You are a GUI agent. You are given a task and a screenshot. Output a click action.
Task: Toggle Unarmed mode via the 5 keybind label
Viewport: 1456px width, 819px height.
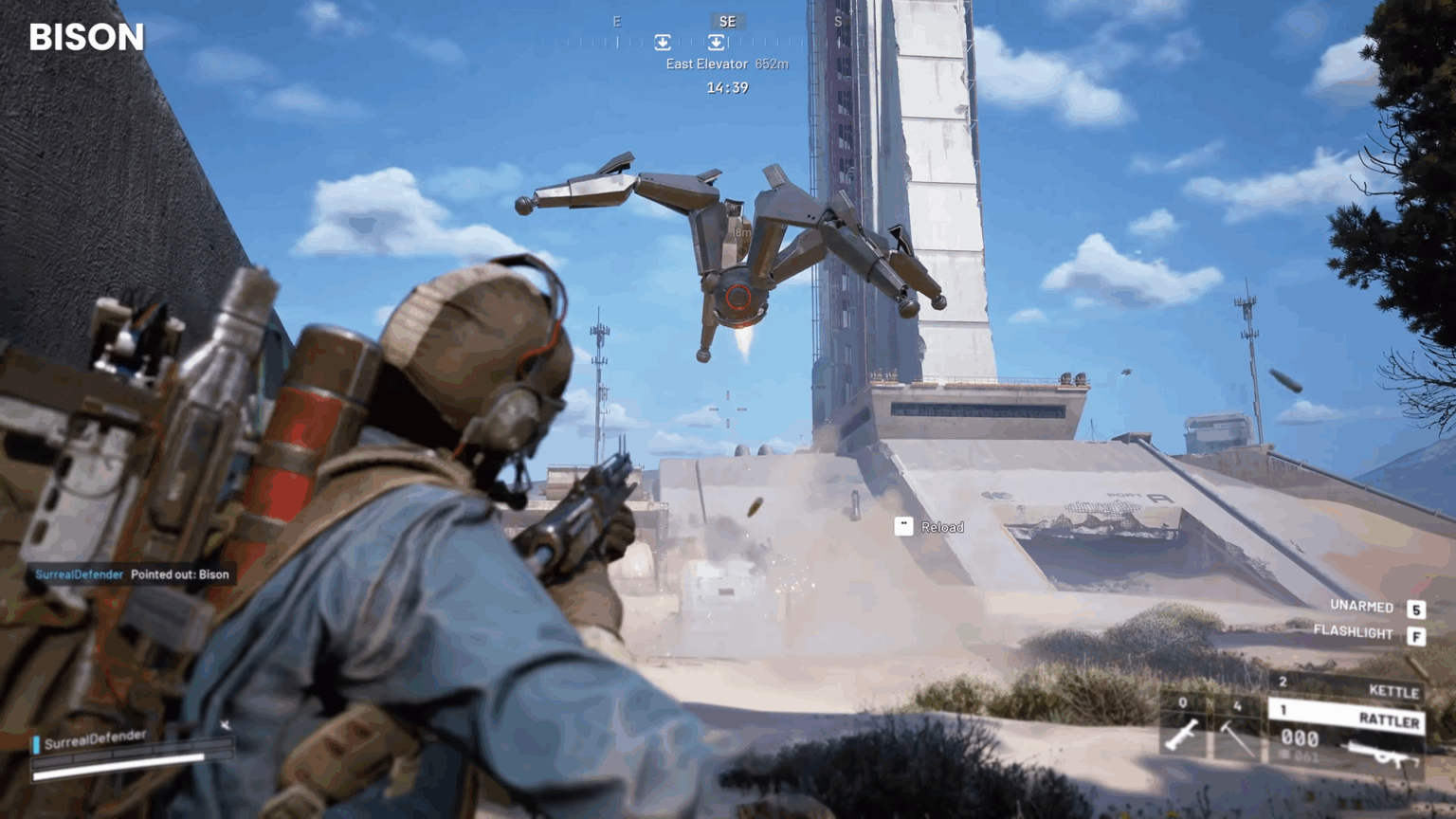click(1417, 609)
